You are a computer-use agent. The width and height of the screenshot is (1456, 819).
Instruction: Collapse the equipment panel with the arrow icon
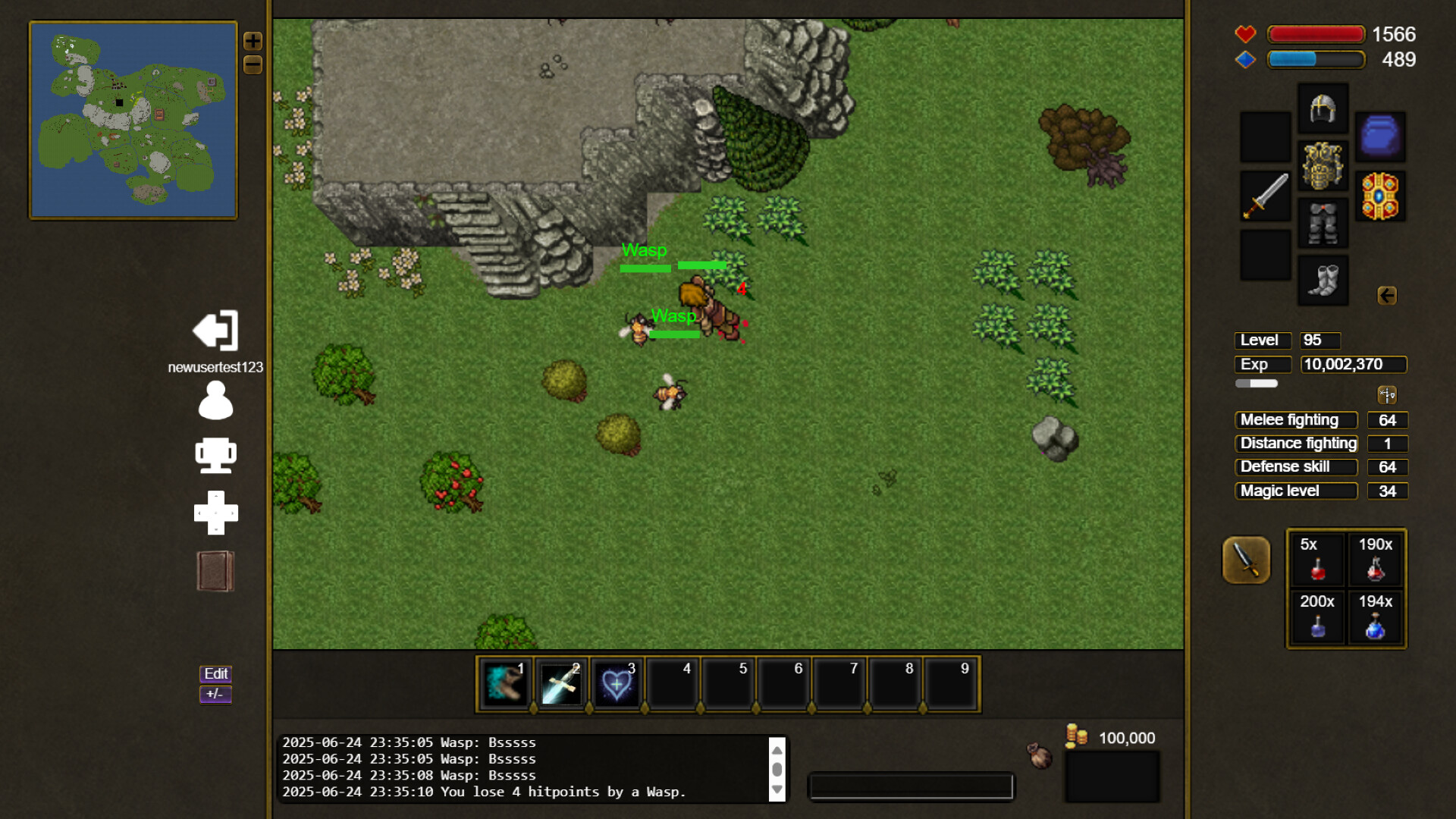tap(1388, 297)
